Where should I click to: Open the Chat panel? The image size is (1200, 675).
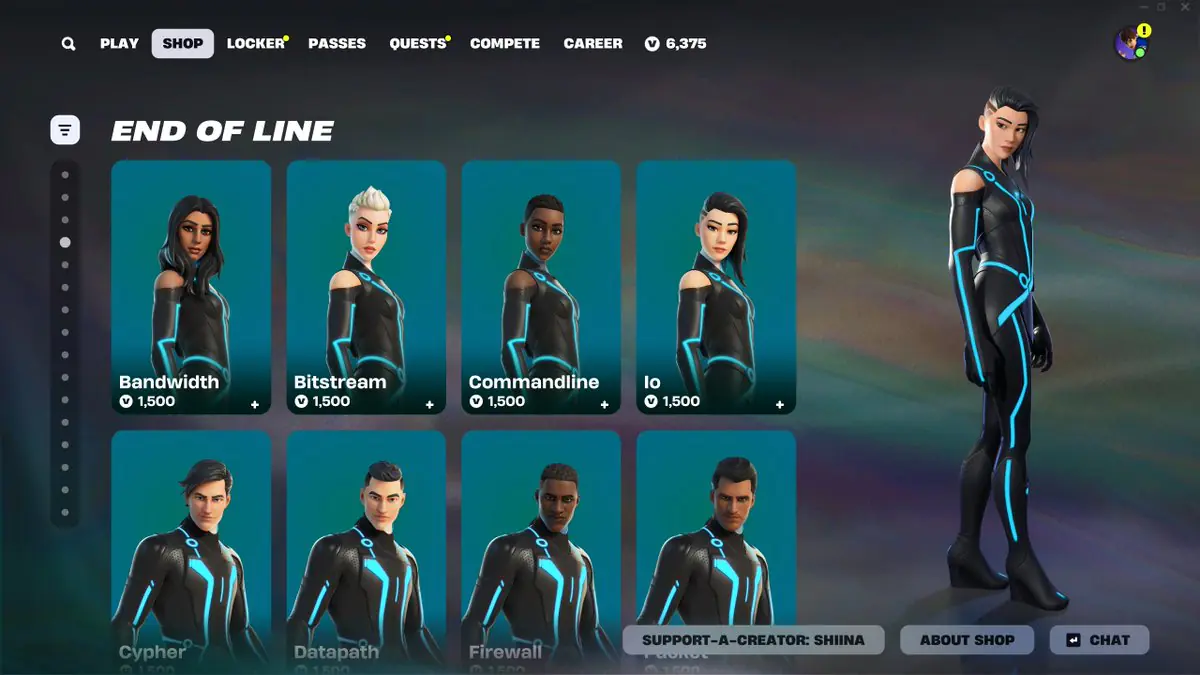tap(1099, 640)
